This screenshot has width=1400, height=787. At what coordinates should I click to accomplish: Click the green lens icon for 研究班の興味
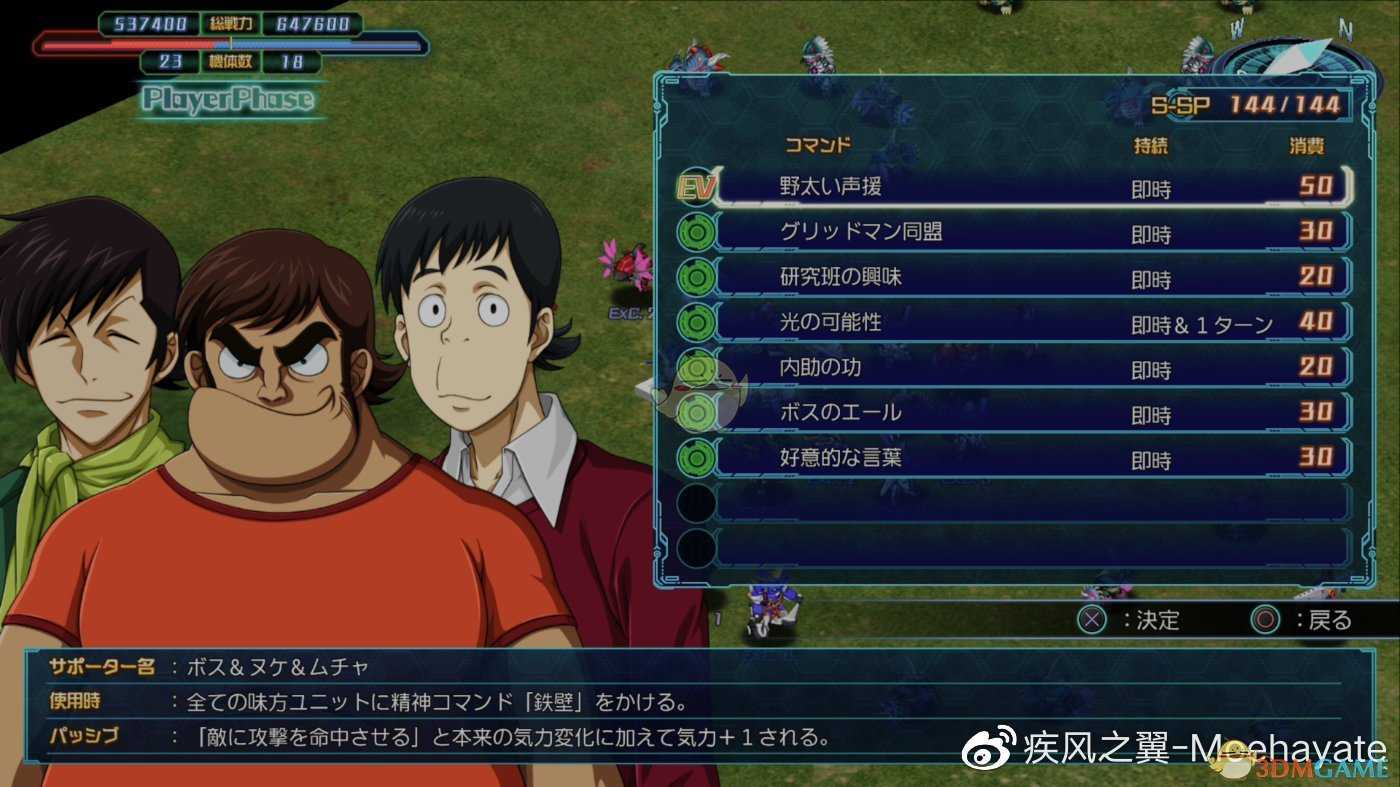[697, 277]
